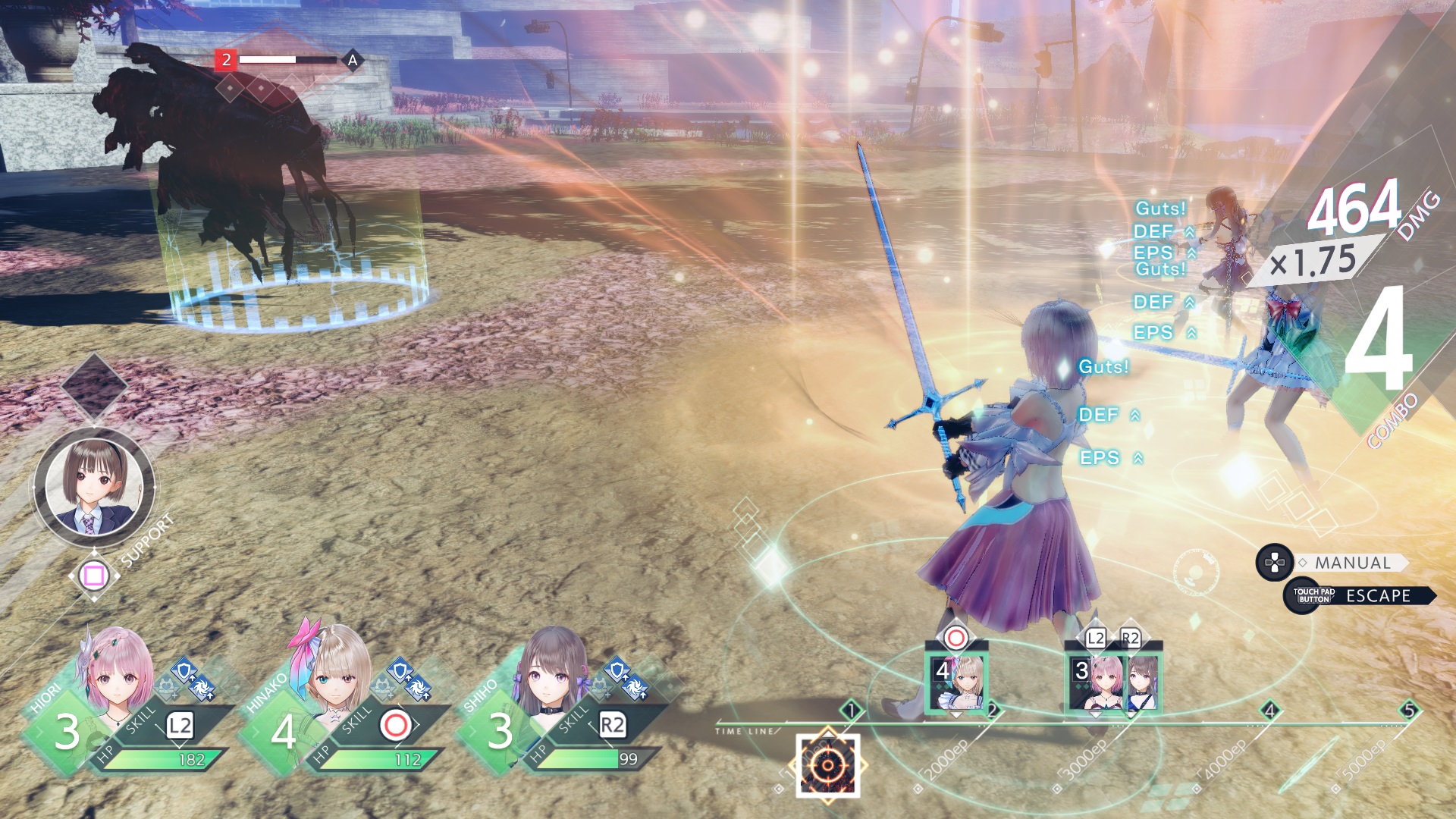This screenshot has height=819, width=1456.
Task: Toggle the L2 skill for Hiori
Action: click(x=179, y=726)
